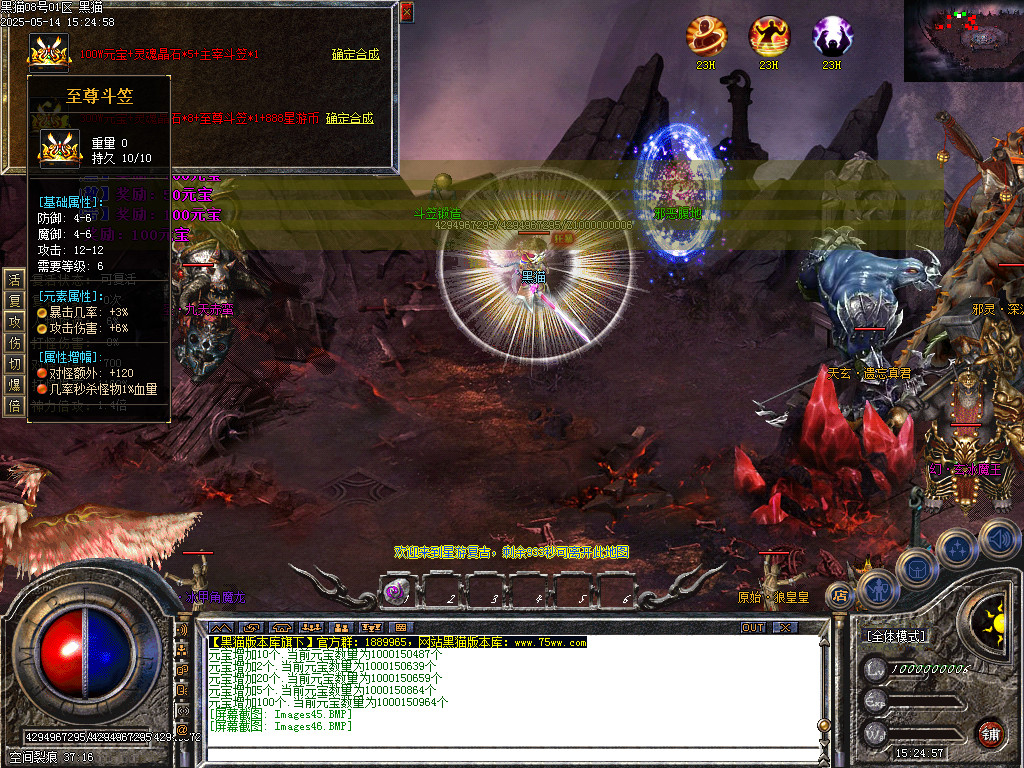Click the orange swirling-body buff icon
The width and height of the screenshot is (1024, 768).
706,37
